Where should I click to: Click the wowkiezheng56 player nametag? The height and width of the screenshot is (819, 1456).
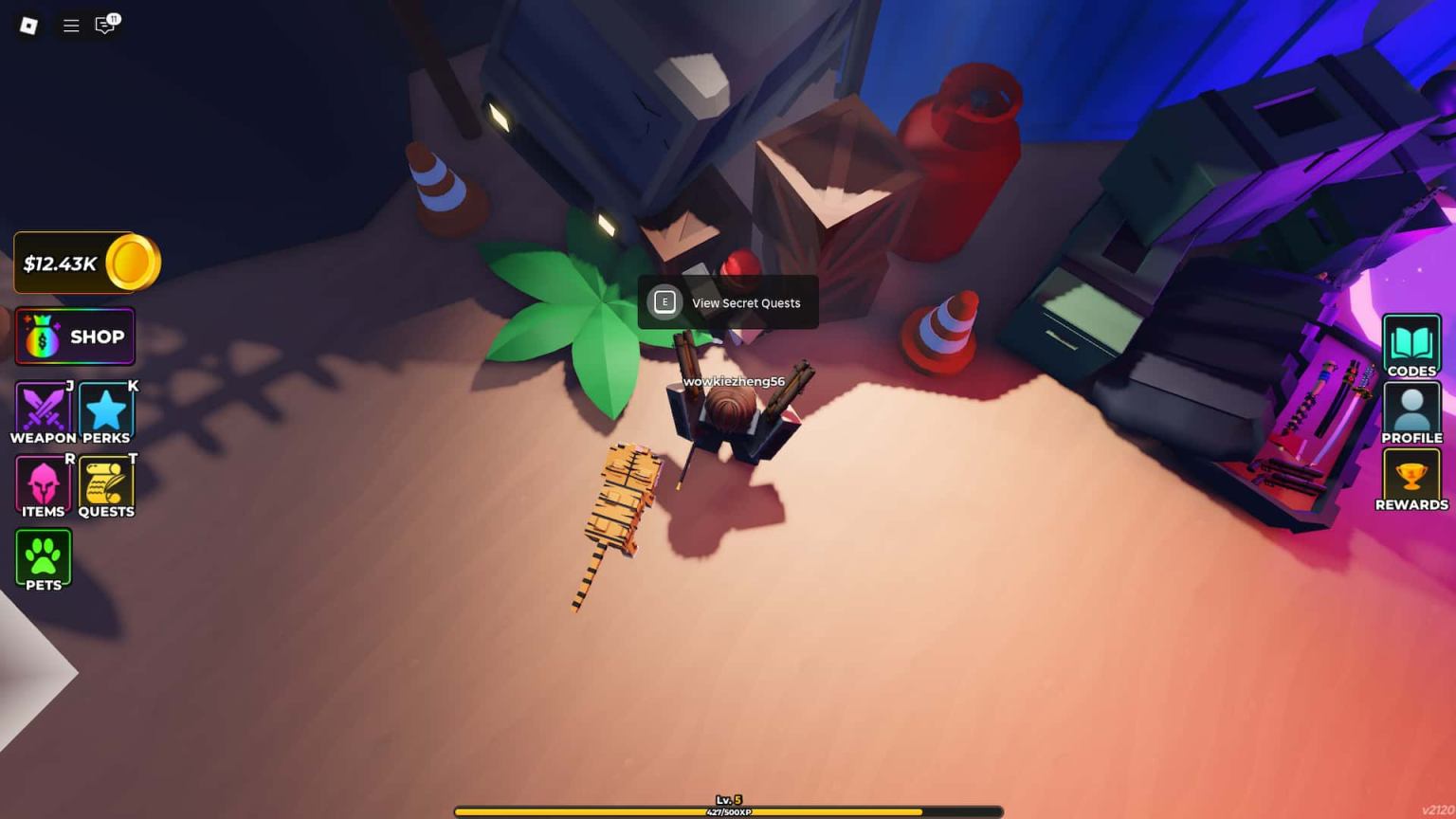[x=735, y=379]
